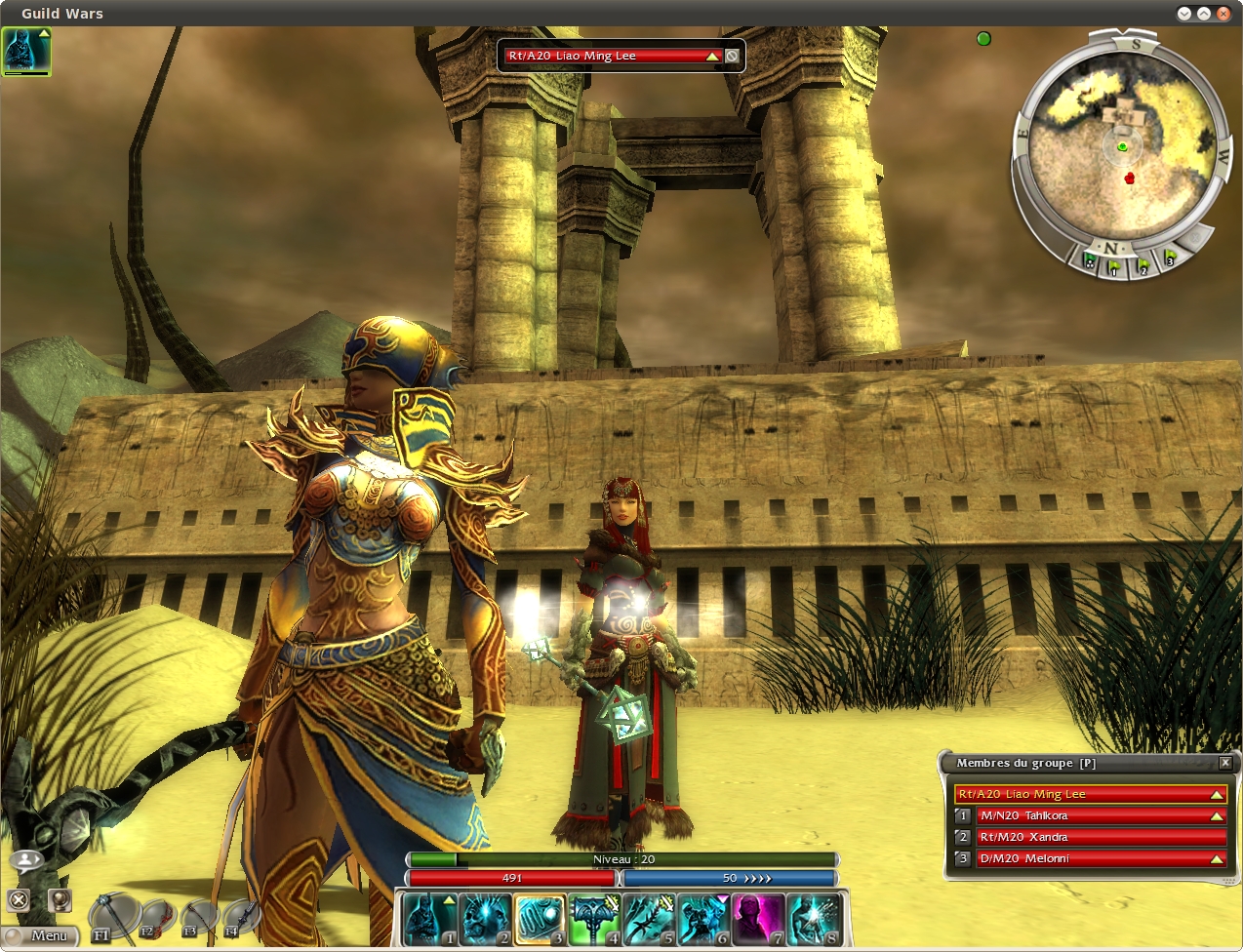Activate skill slot 1

[431, 920]
